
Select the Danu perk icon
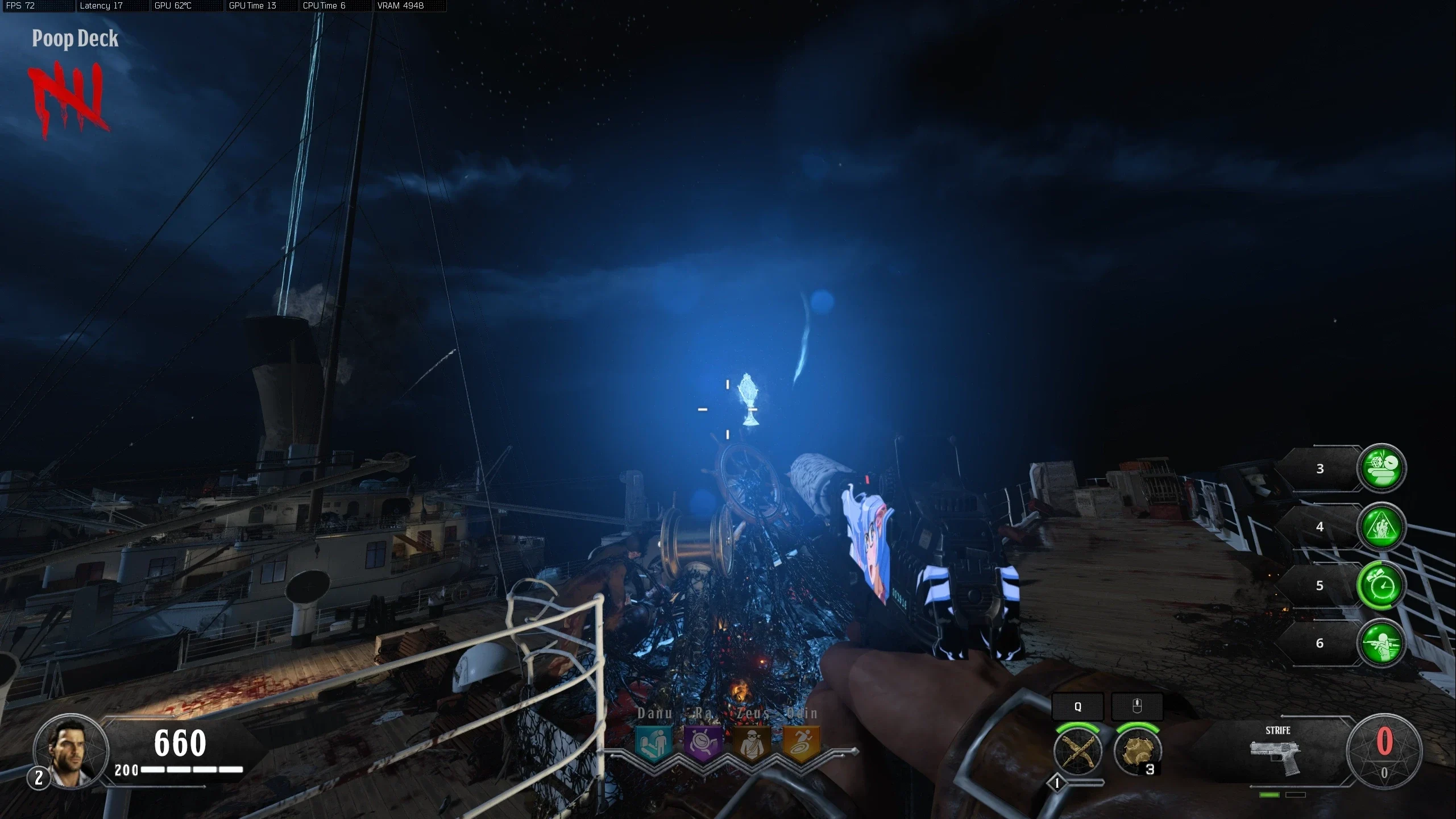[x=653, y=743]
